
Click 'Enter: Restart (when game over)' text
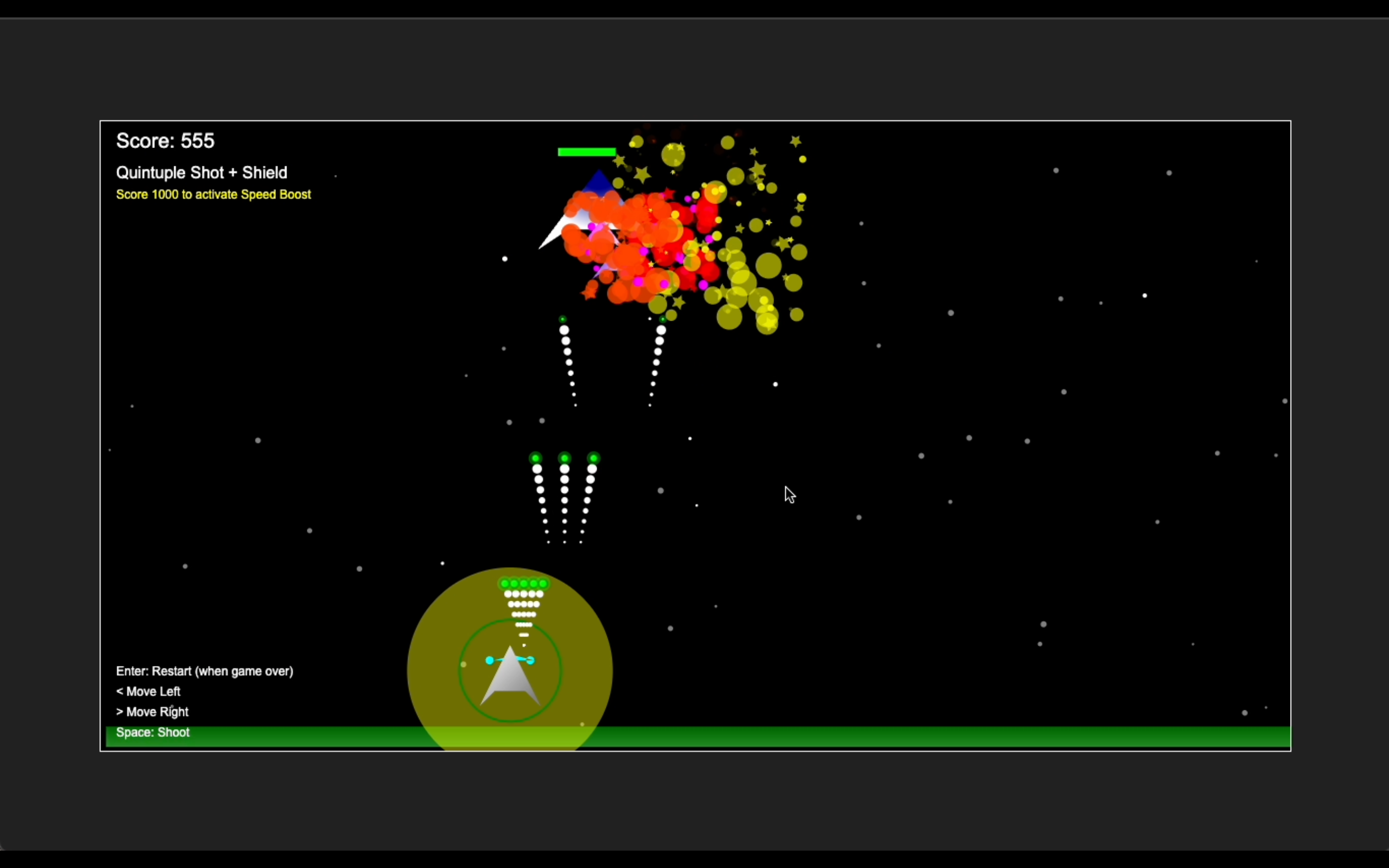tap(204, 671)
